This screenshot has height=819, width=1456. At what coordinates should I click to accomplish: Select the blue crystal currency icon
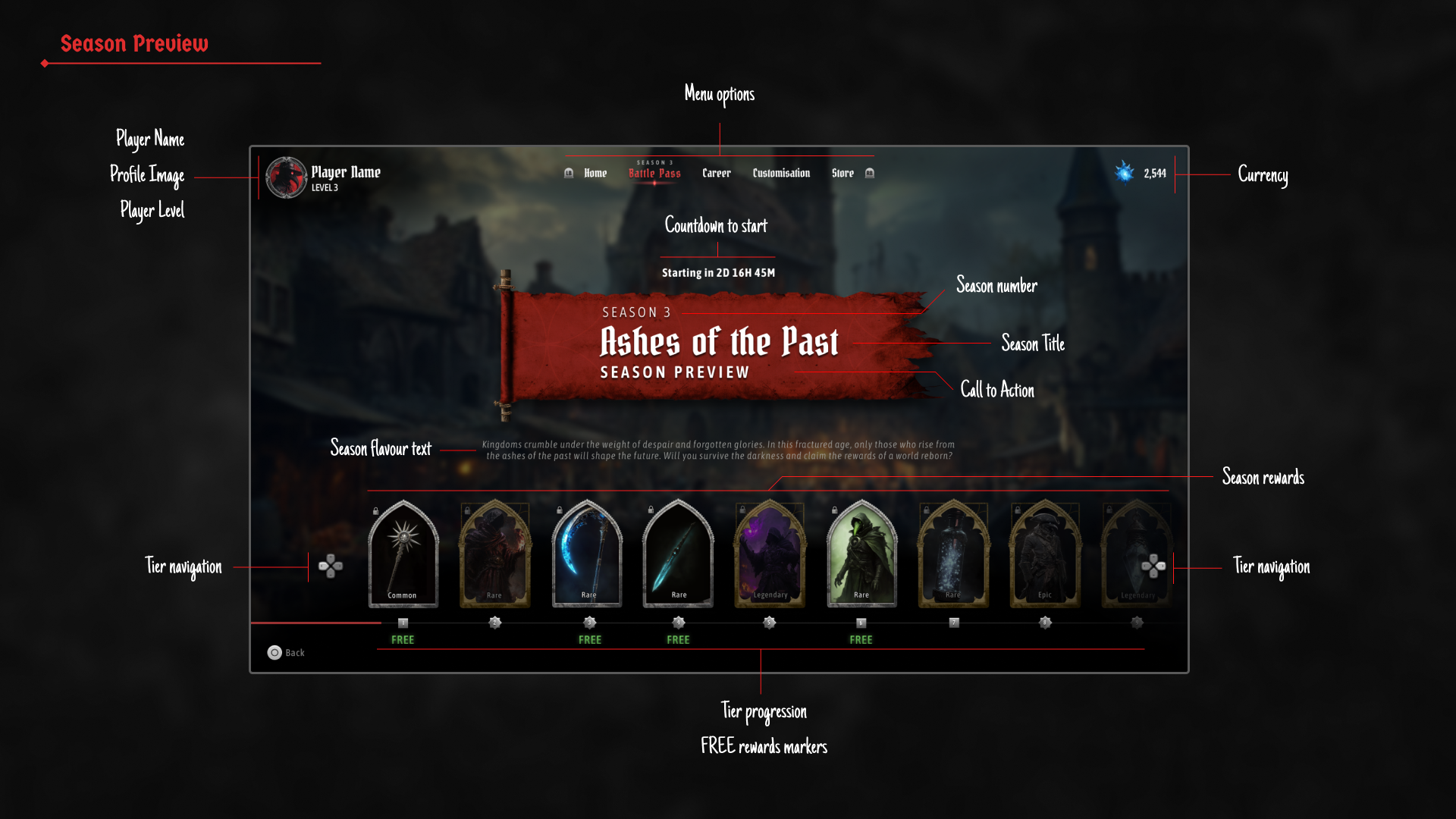[x=1125, y=172]
